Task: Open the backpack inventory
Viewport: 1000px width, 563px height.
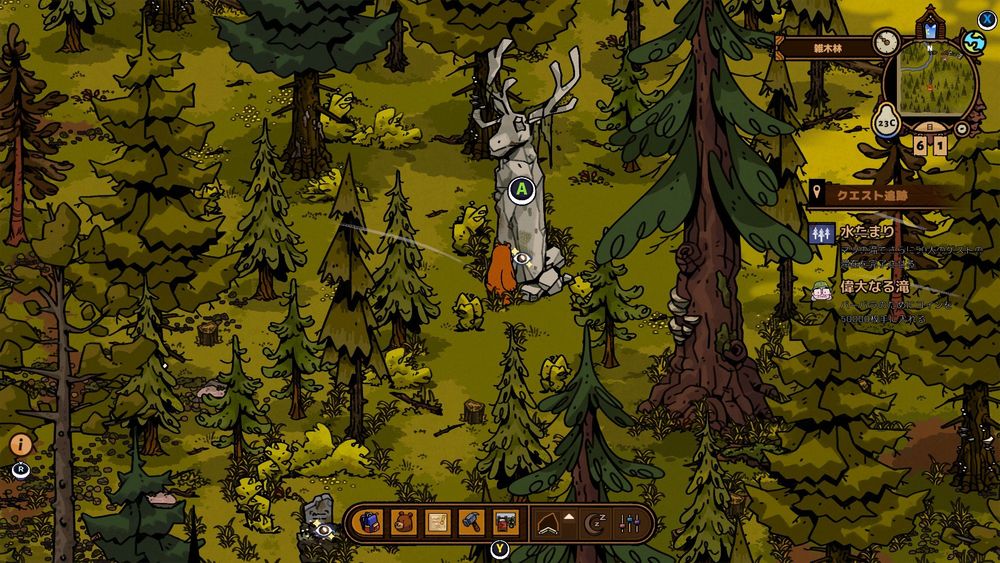Action: (x=372, y=522)
